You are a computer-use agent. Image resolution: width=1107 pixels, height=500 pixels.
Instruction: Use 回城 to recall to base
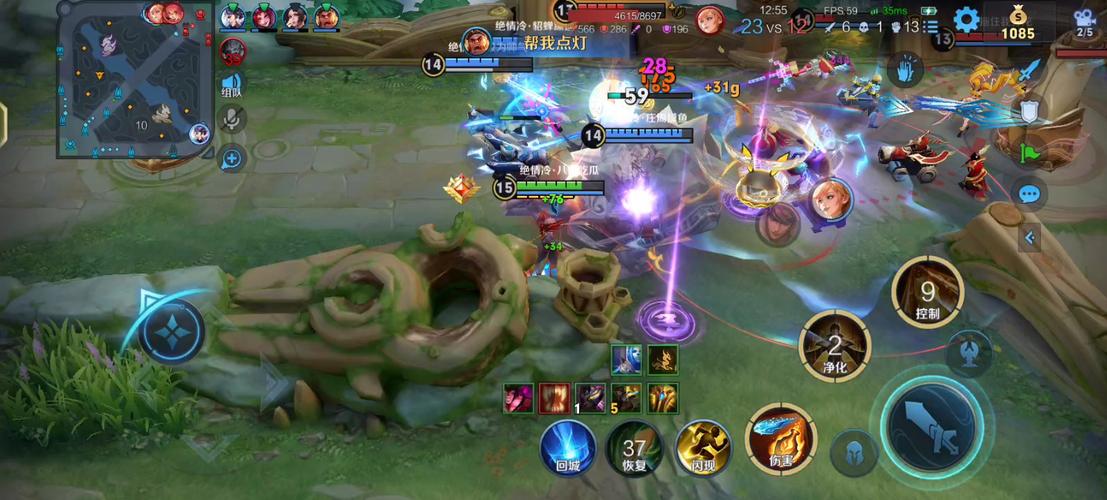(x=568, y=446)
